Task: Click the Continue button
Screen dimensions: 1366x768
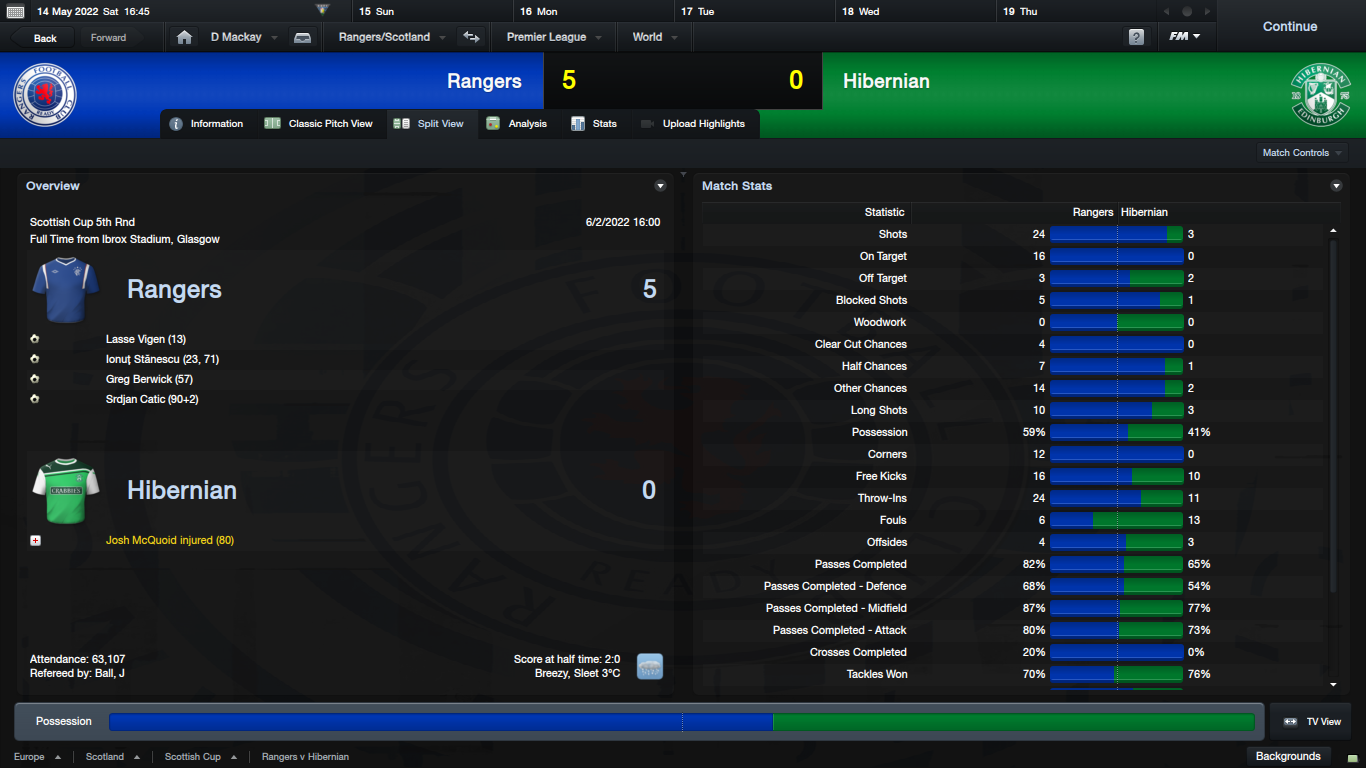Action: click(x=1289, y=27)
